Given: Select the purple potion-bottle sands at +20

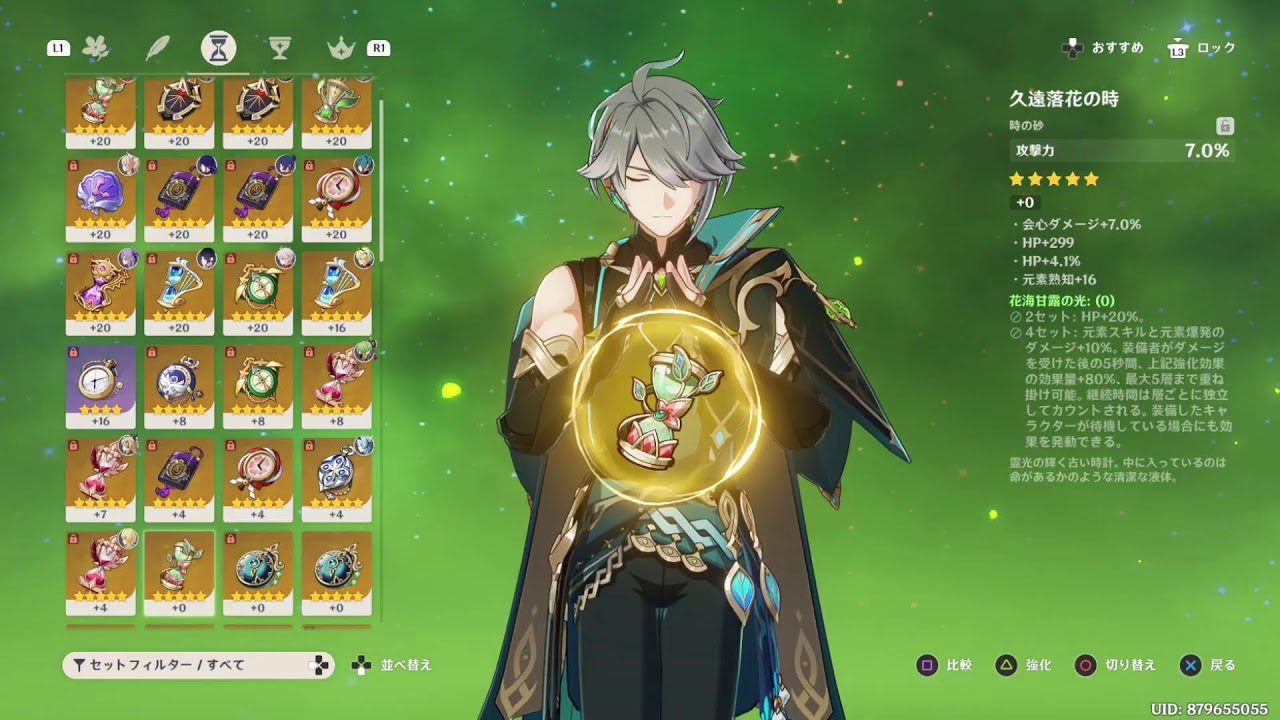Looking at the screenshot, I should pyautogui.click(x=101, y=291).
